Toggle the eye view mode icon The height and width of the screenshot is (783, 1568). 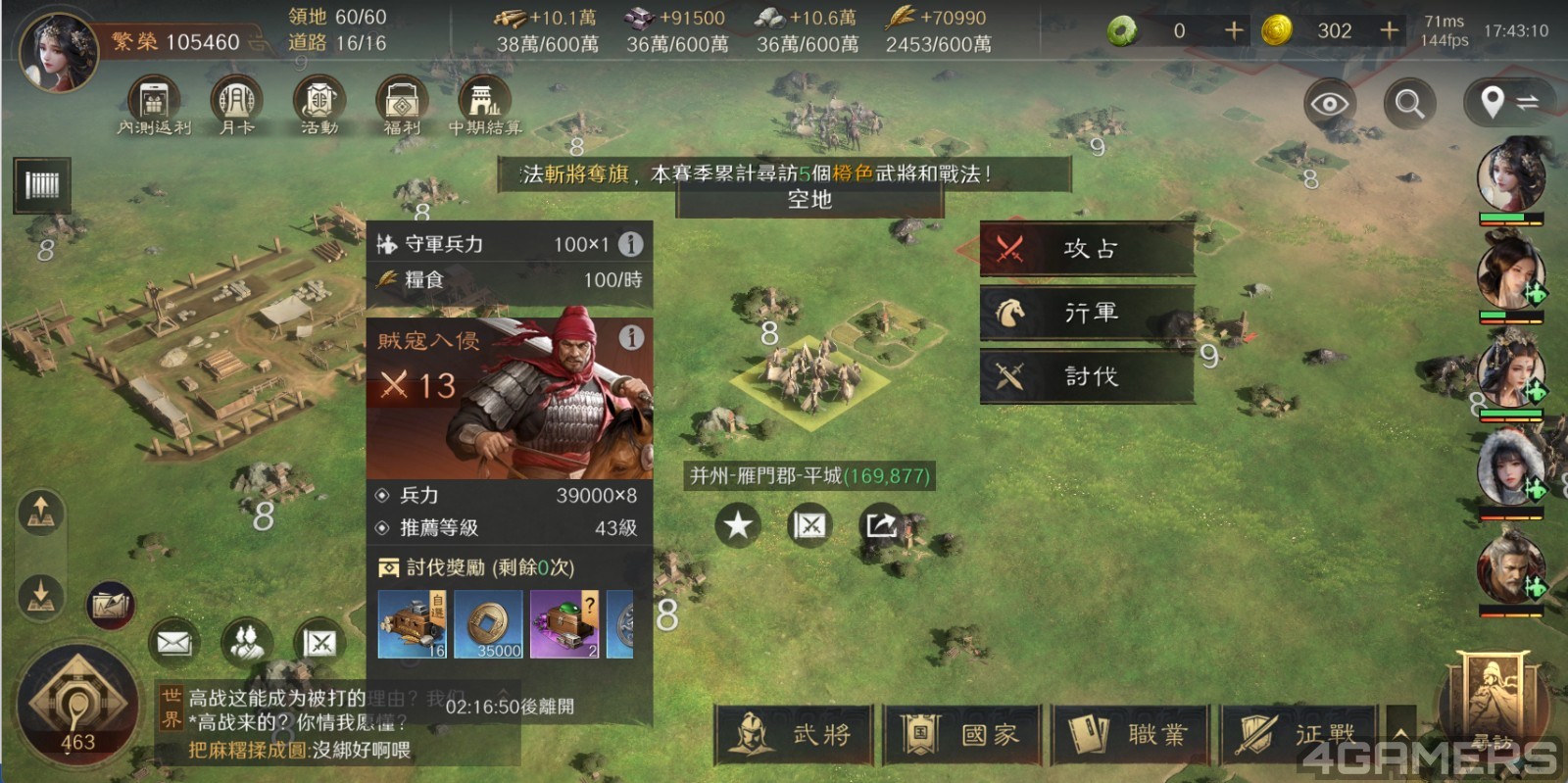(x=1329, y=102)
